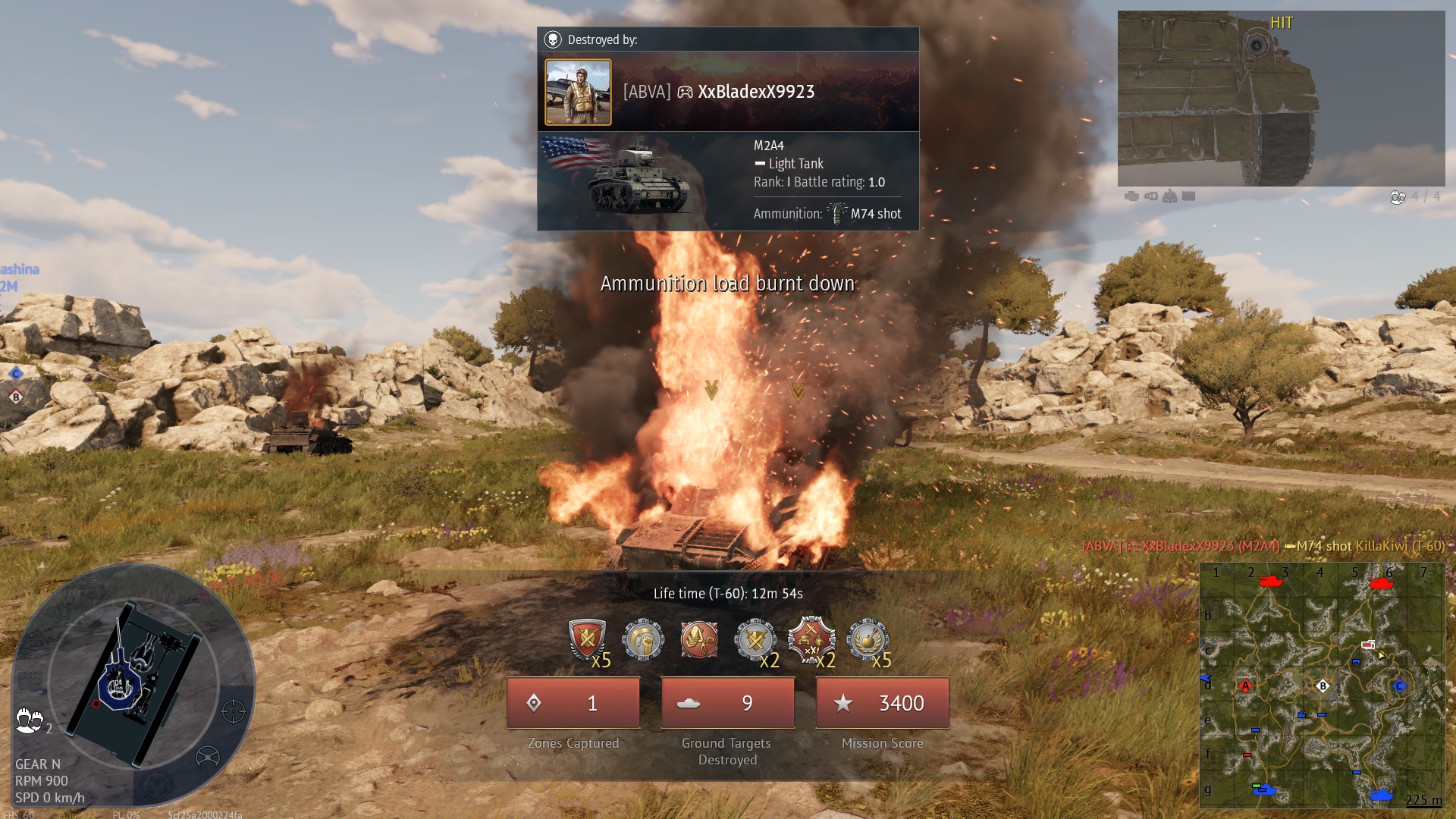Select capture point C on the minimap
The height and width of the screenshot is (819, 1456).
pyautogui.click(x=1400, y=686)
